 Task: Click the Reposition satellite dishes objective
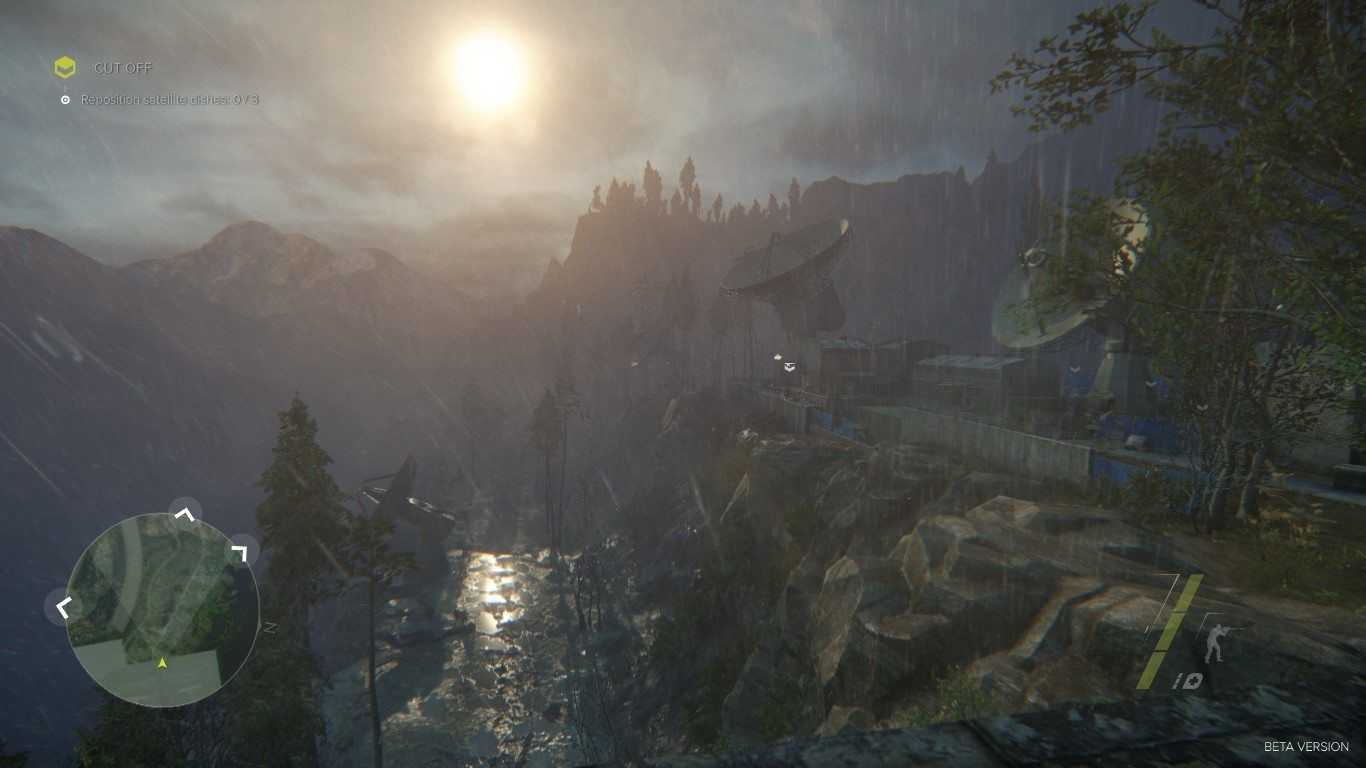click(x=169, y=100)
